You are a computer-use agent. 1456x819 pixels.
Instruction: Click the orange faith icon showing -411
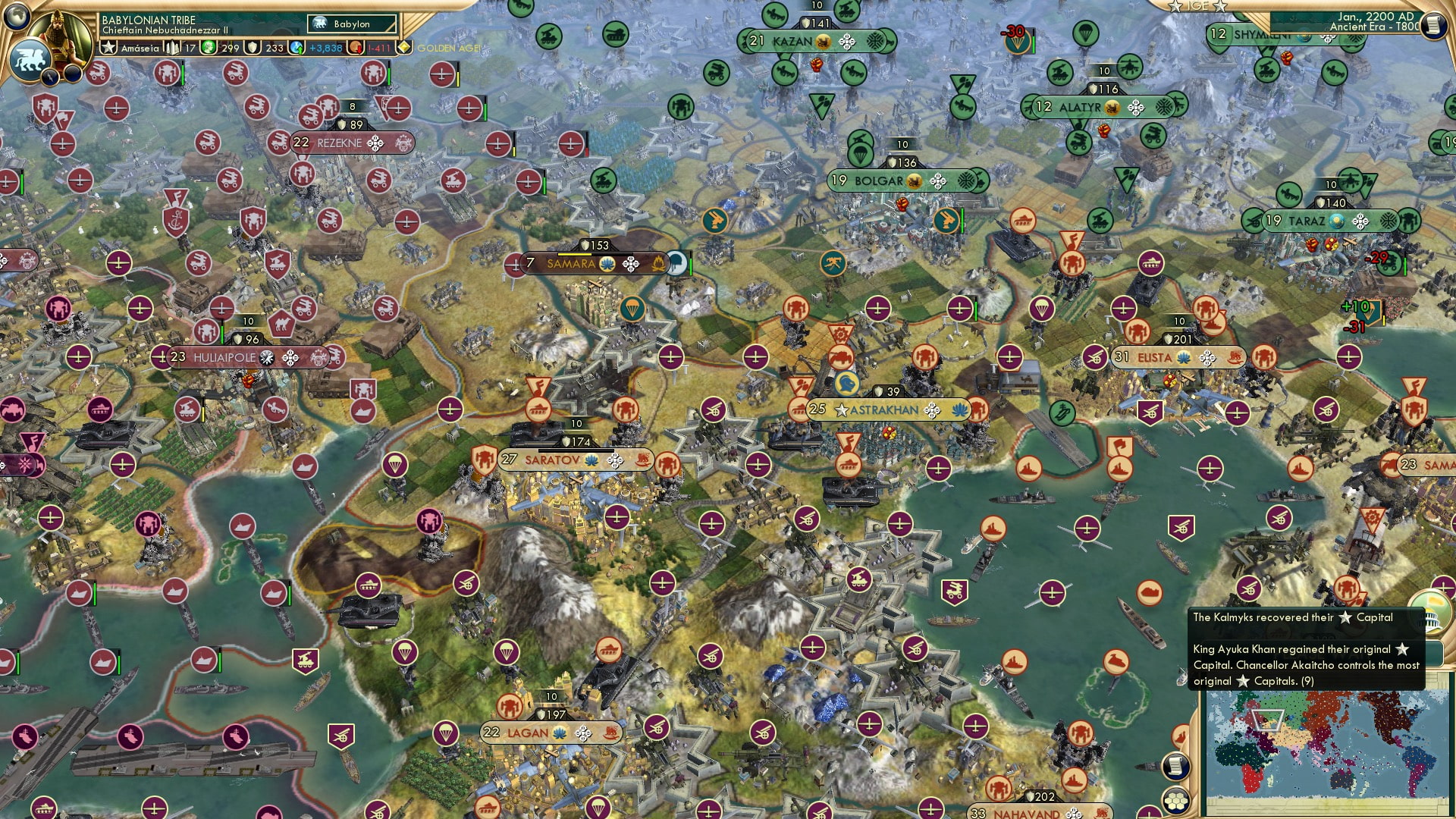point(353,48)
